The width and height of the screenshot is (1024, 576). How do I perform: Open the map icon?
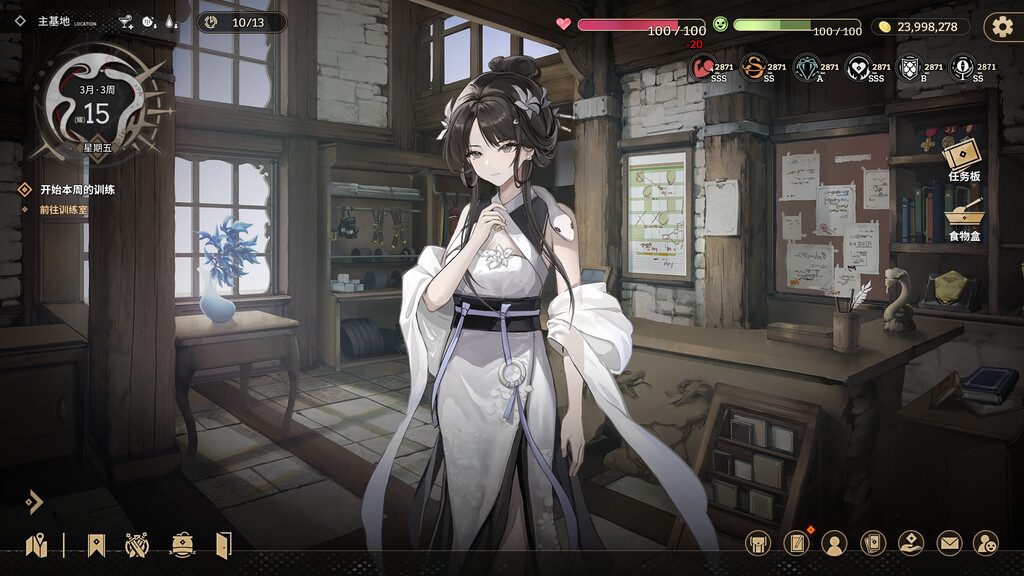pyautogui.click(x=37, y=545)
